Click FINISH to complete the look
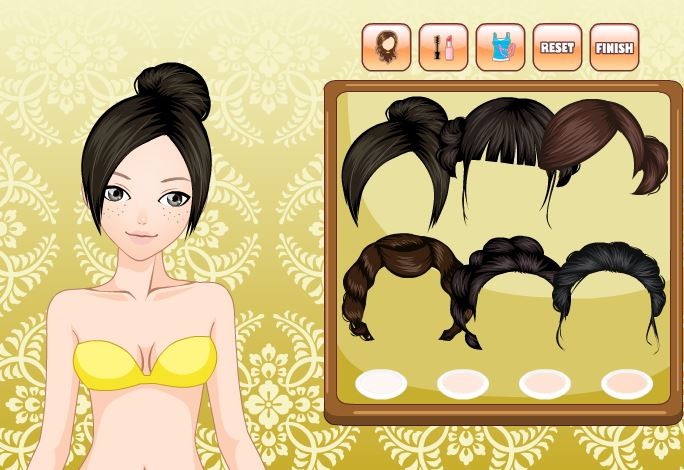Viewport: 684px width, 470px height. (614, 47)
